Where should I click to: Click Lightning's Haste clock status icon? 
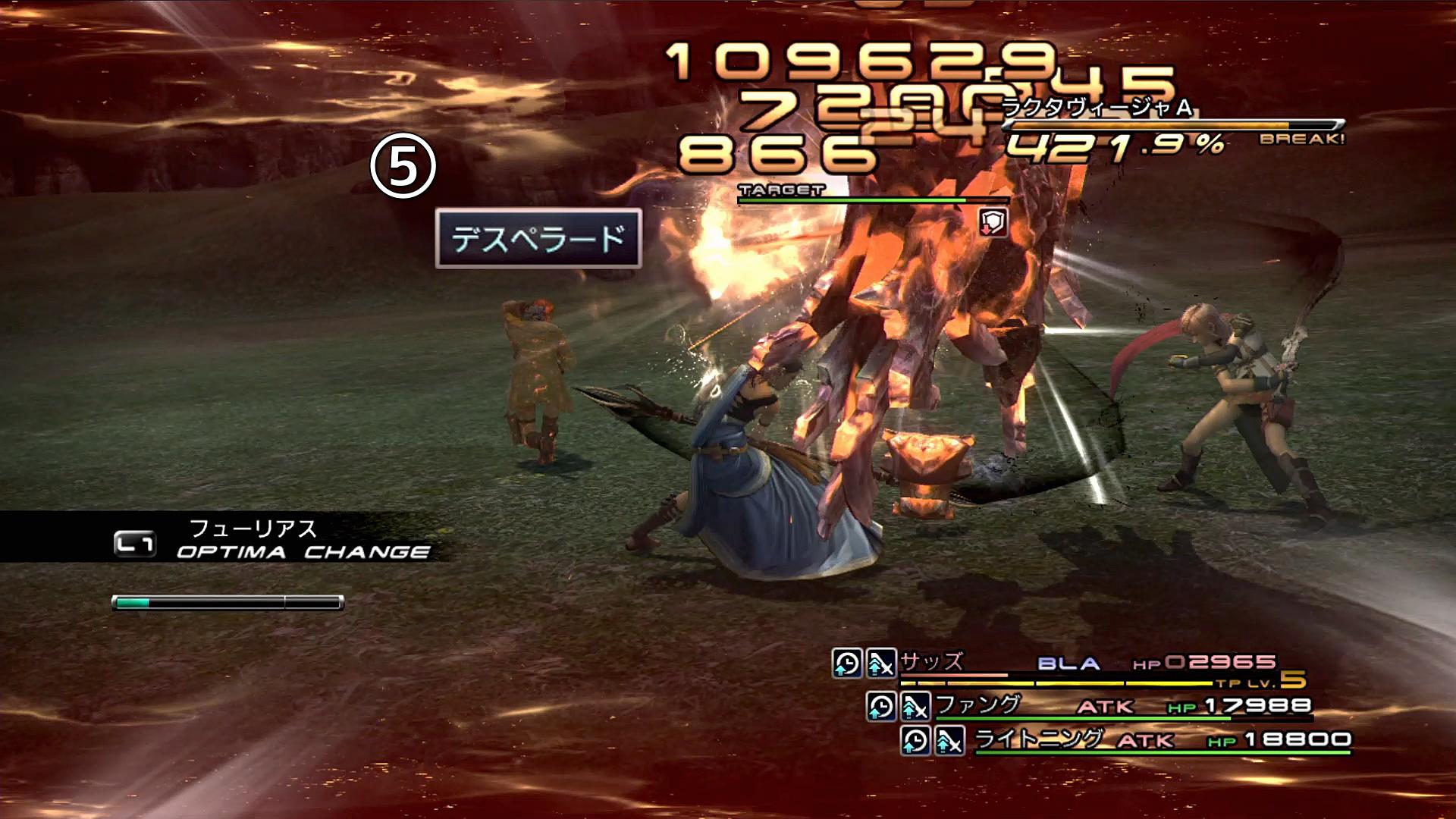coord(915,740)
